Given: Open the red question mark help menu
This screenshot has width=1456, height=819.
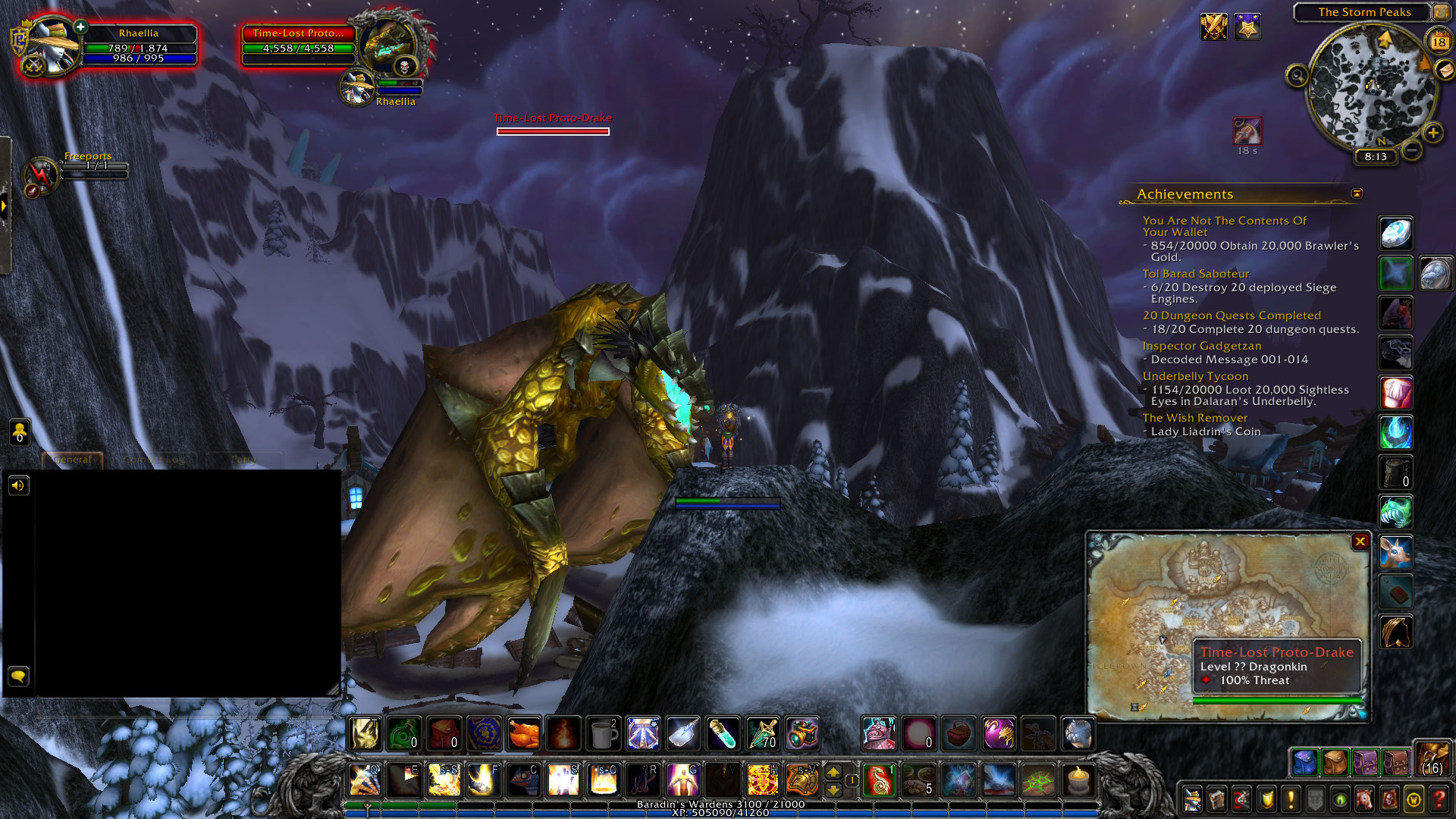Looking at the screenshot, I should (1439, 799).
